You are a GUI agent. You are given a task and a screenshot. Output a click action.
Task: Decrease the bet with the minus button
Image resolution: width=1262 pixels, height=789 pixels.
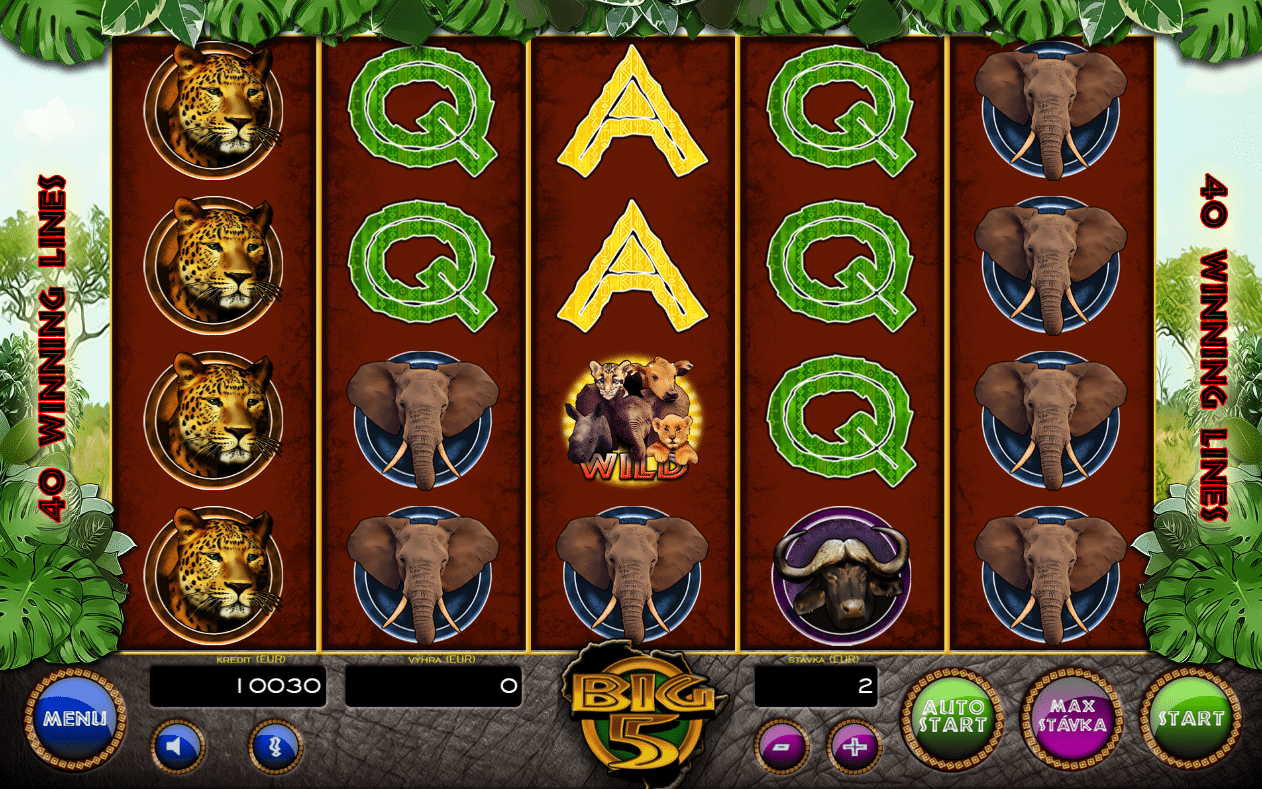click(782, 747)
